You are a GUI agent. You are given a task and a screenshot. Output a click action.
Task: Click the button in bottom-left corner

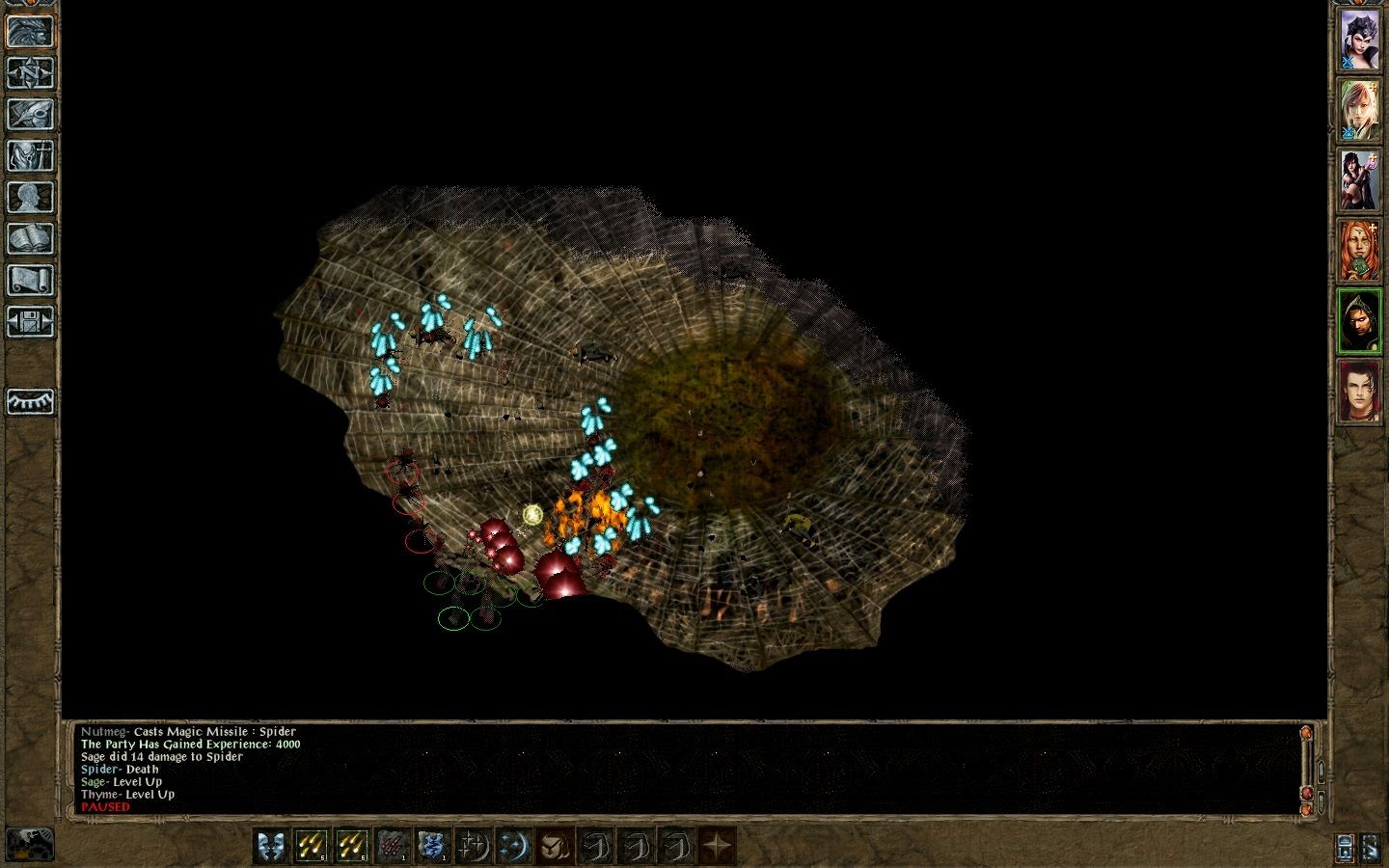[x=29, y=844]
